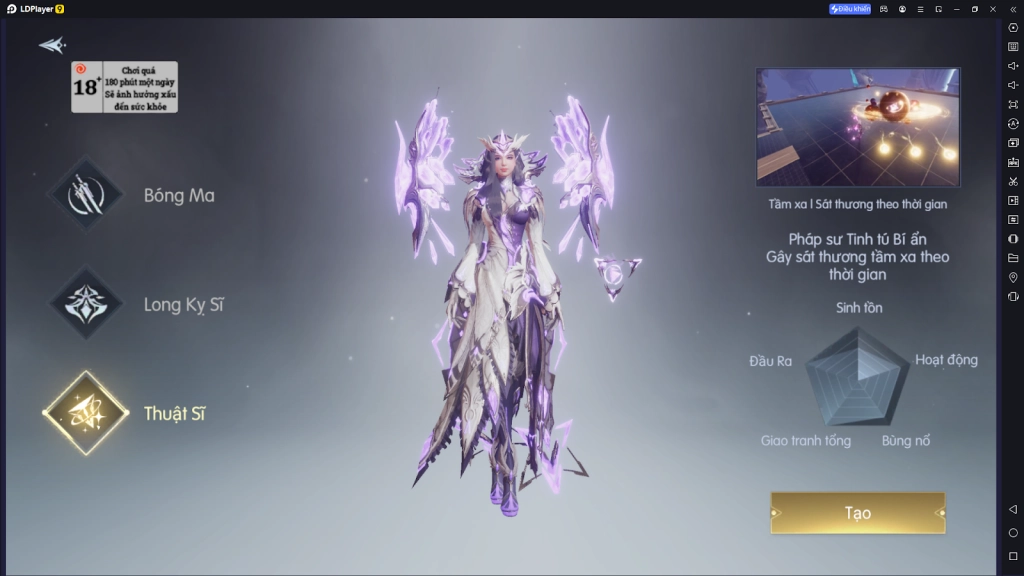The image size is (1024, 576).
Task: Click the Tạo create button
Action: 857,513
